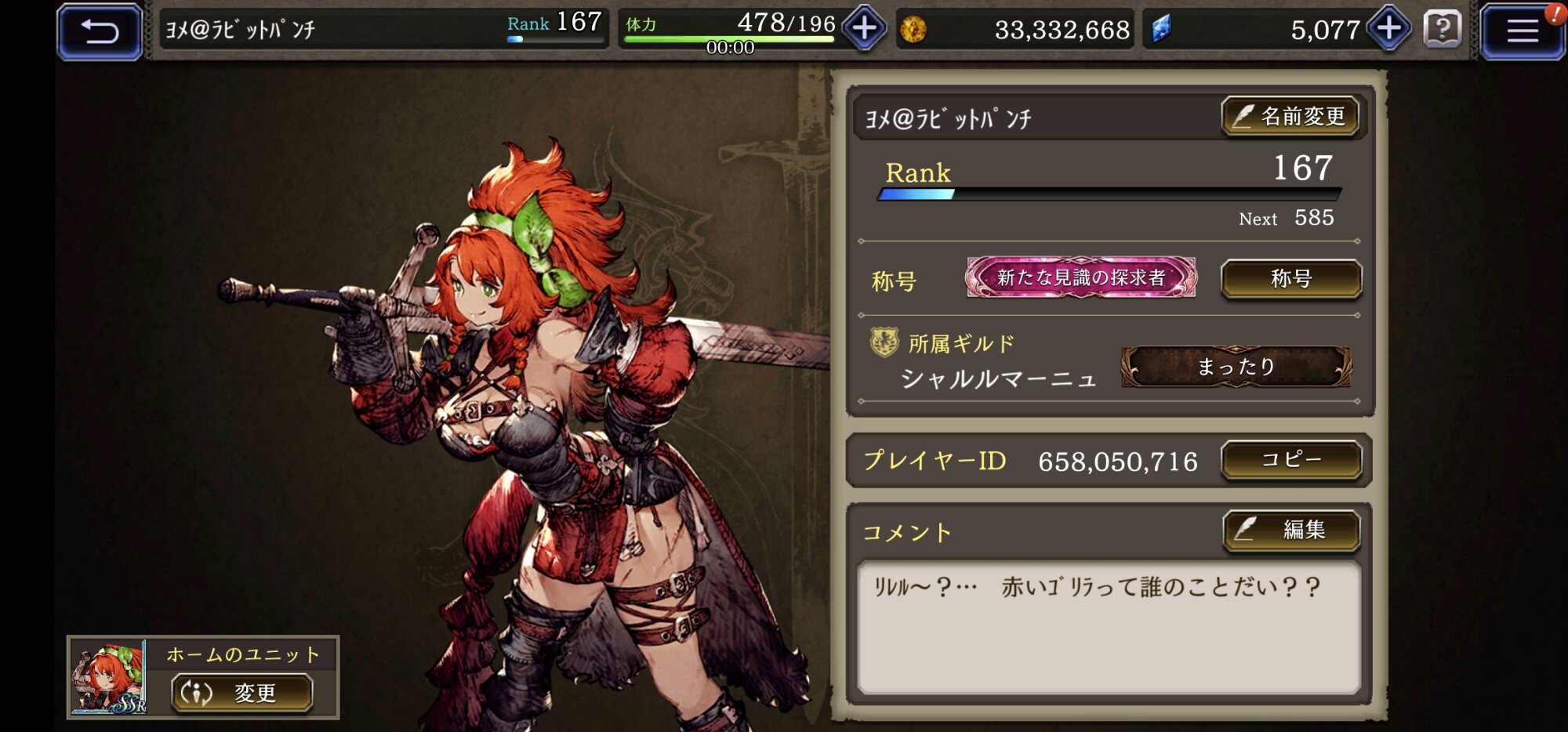Go back with the return arrow button
Viewport: 1568px width, 732px height.
100,31
